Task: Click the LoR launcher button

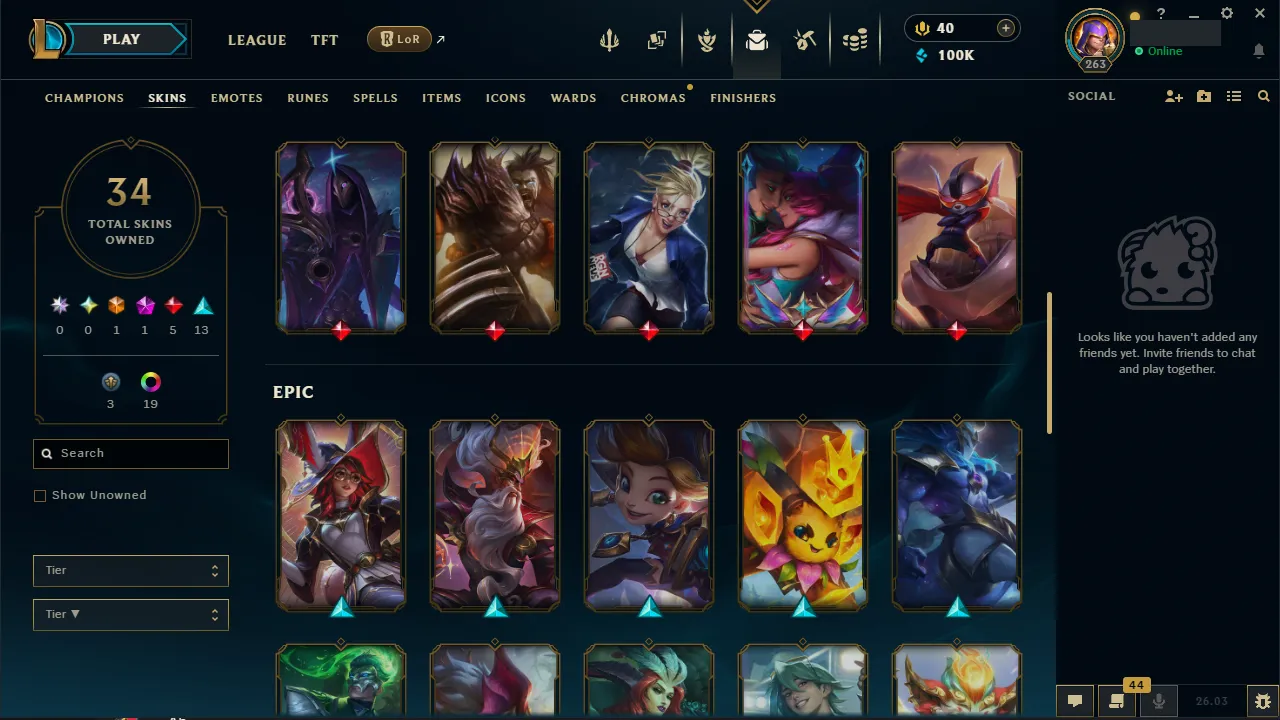Action: pos(399,39)
